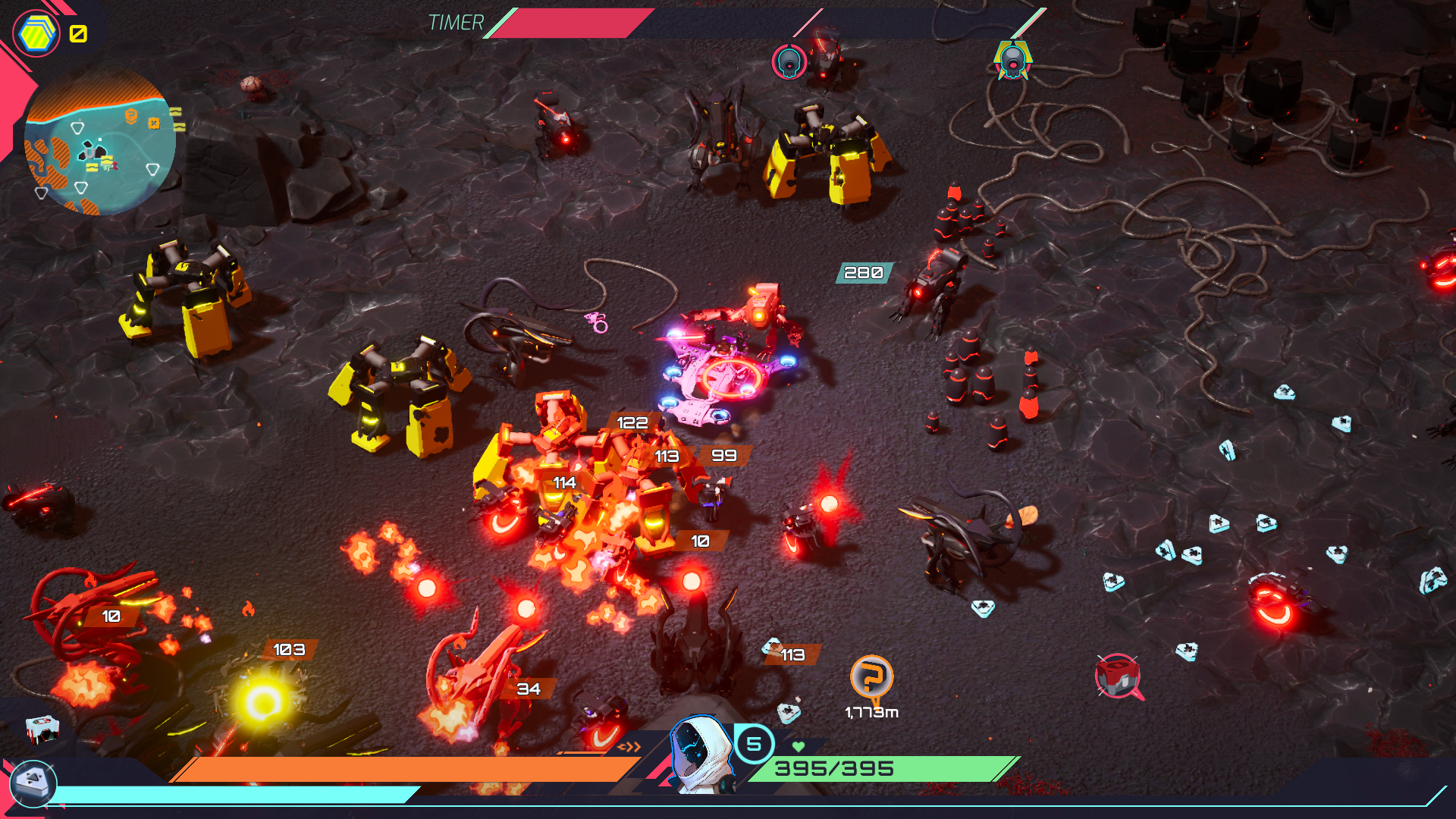Click the orange question mark on the minimap

(131, 115)
